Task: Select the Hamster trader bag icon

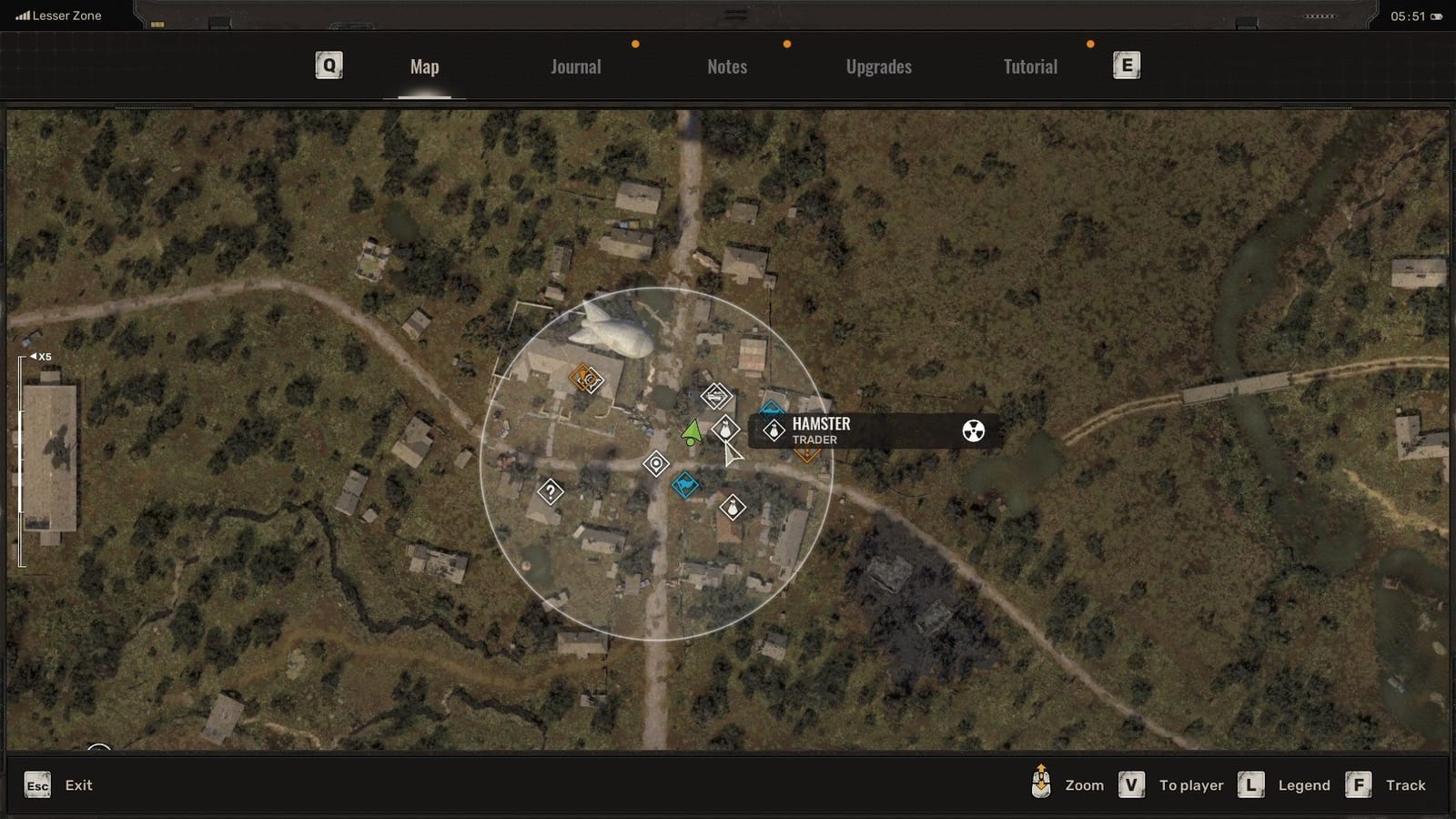Action: click(x=773, y=428)
